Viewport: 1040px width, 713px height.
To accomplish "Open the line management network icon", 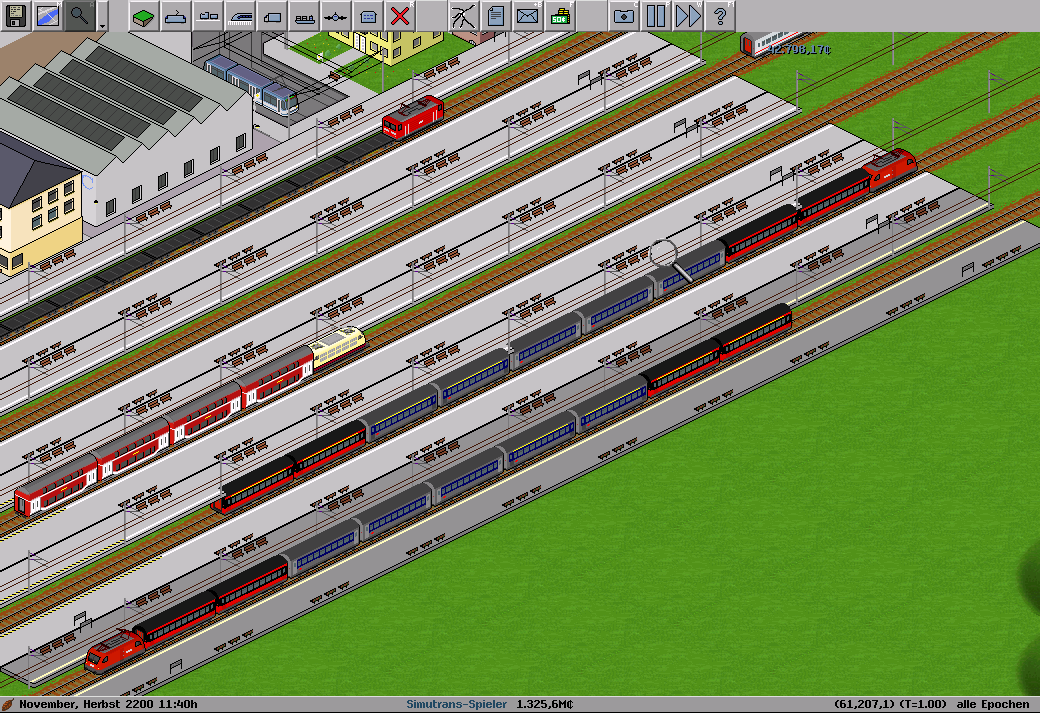I will pos(463,15).
